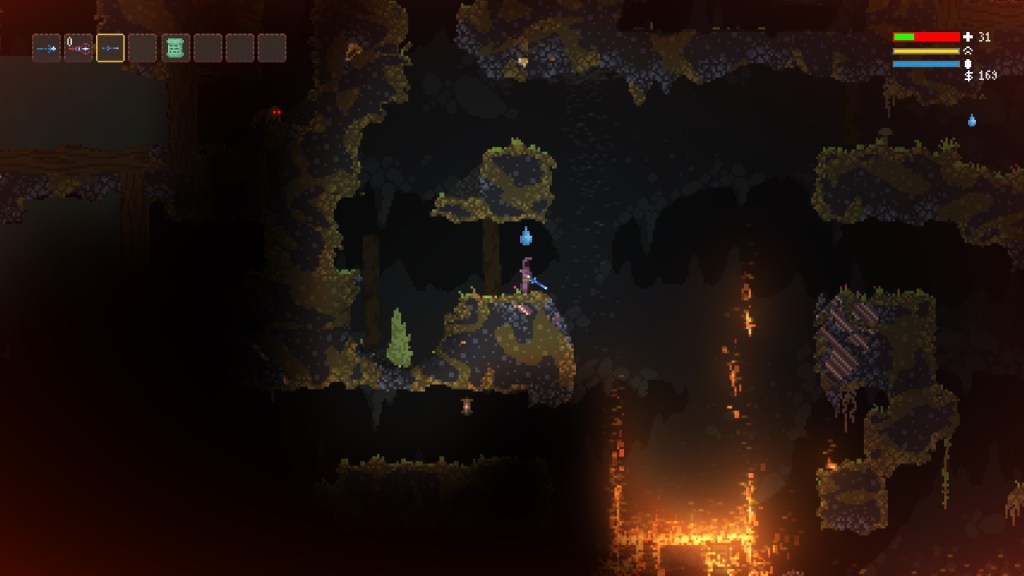
Task: Select the first blue wand slot
Action: (46, 48)
